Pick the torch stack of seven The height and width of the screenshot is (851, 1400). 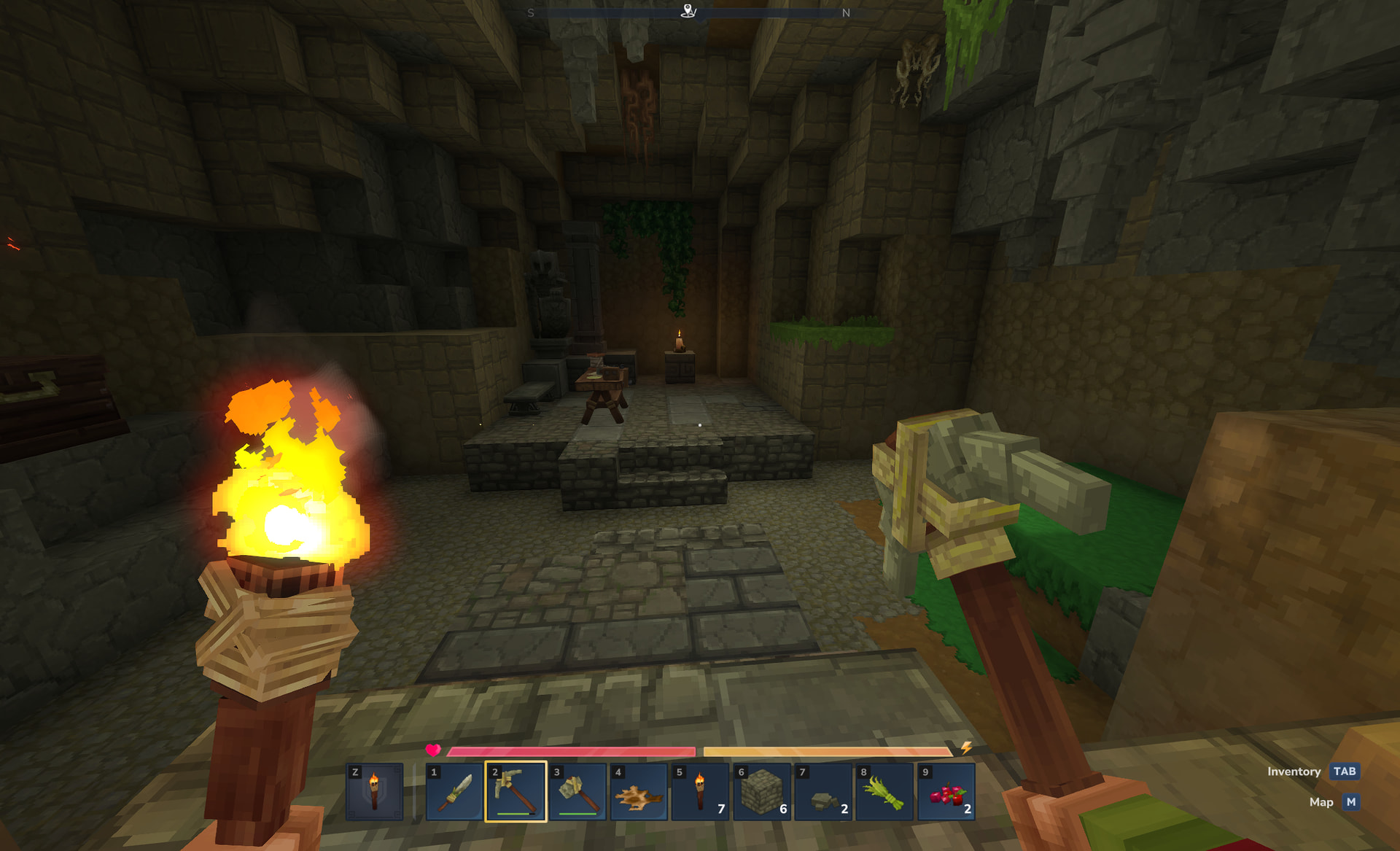[x=700, y=792]
